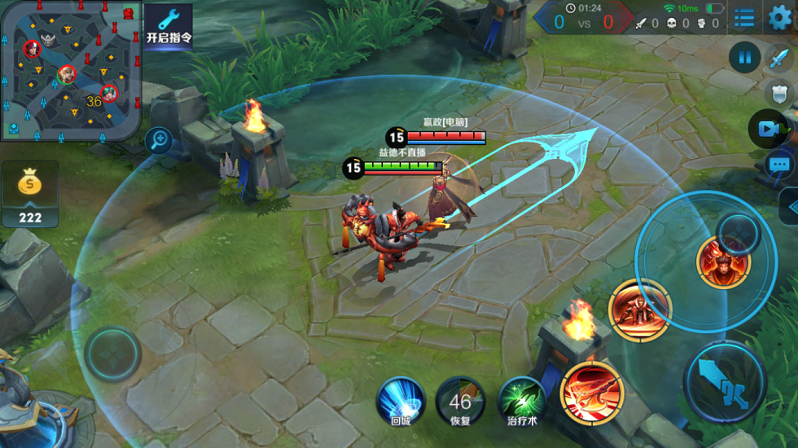Open the chat speech-bubble button
The image size is (798, 448).
779,164
